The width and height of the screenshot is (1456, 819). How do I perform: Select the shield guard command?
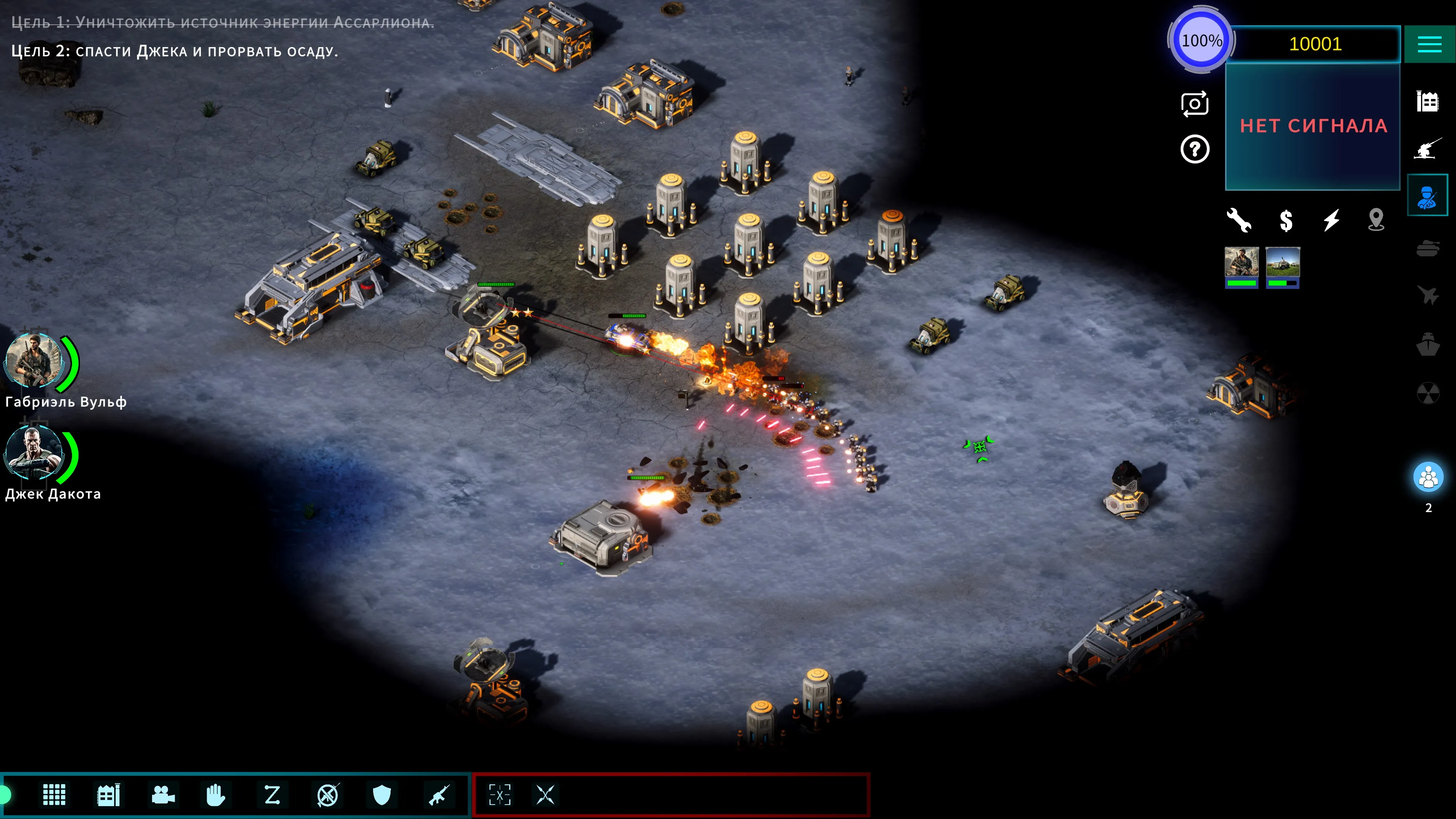(x=382, y=795)
